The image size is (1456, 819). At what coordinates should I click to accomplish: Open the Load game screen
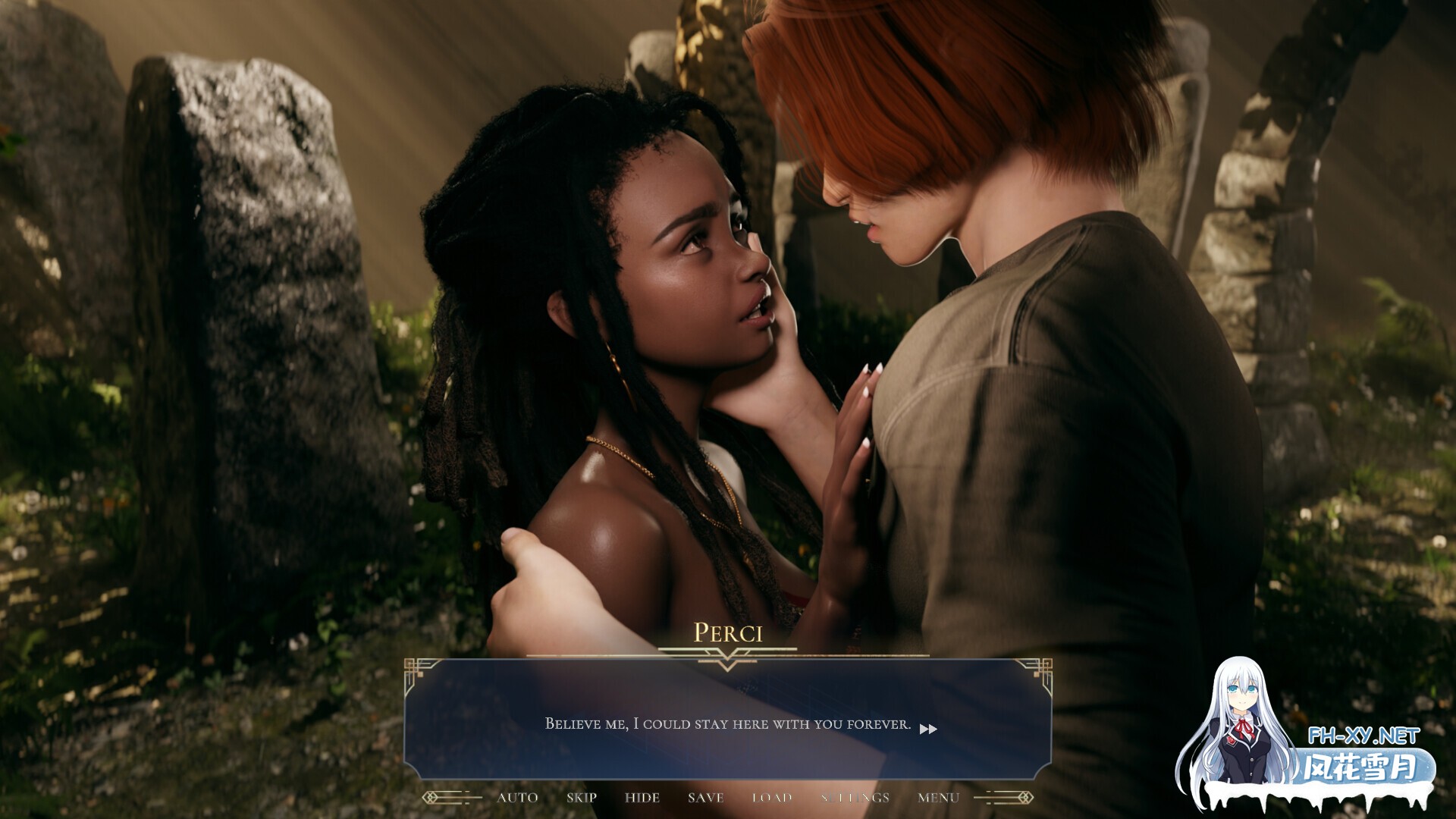coord(772,798)
